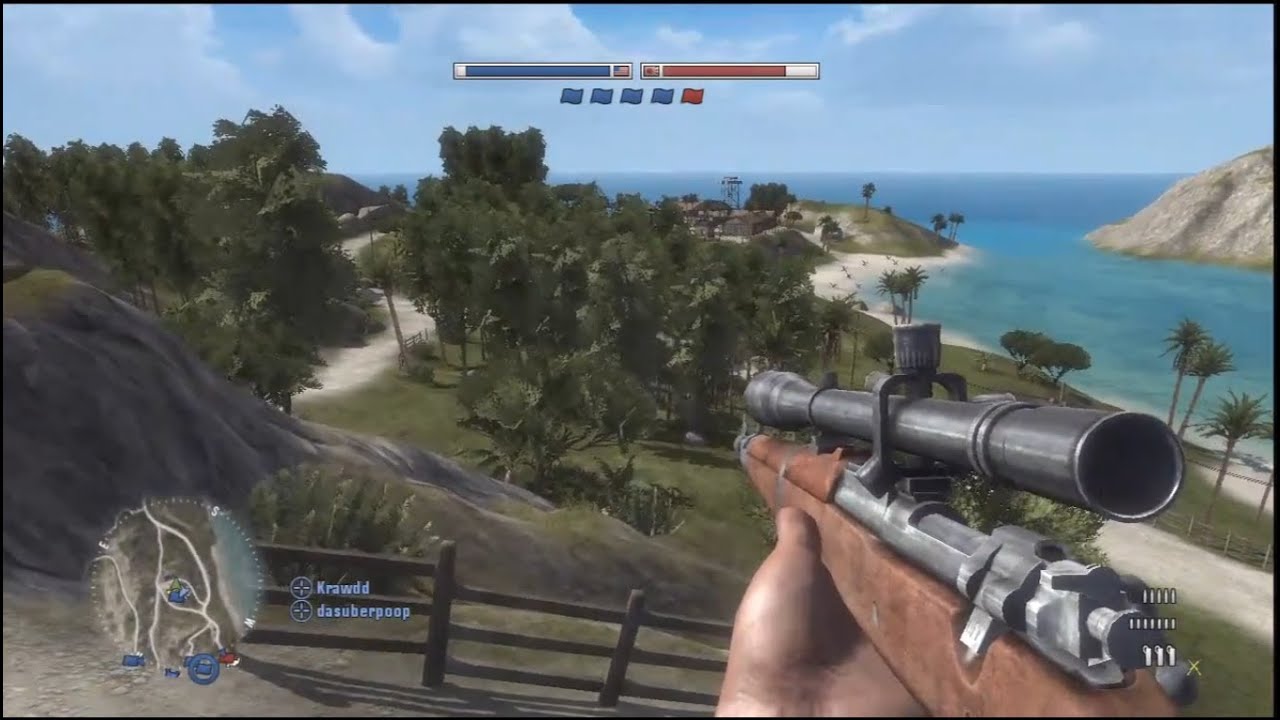Open the circular minimap

pos(176,584)
